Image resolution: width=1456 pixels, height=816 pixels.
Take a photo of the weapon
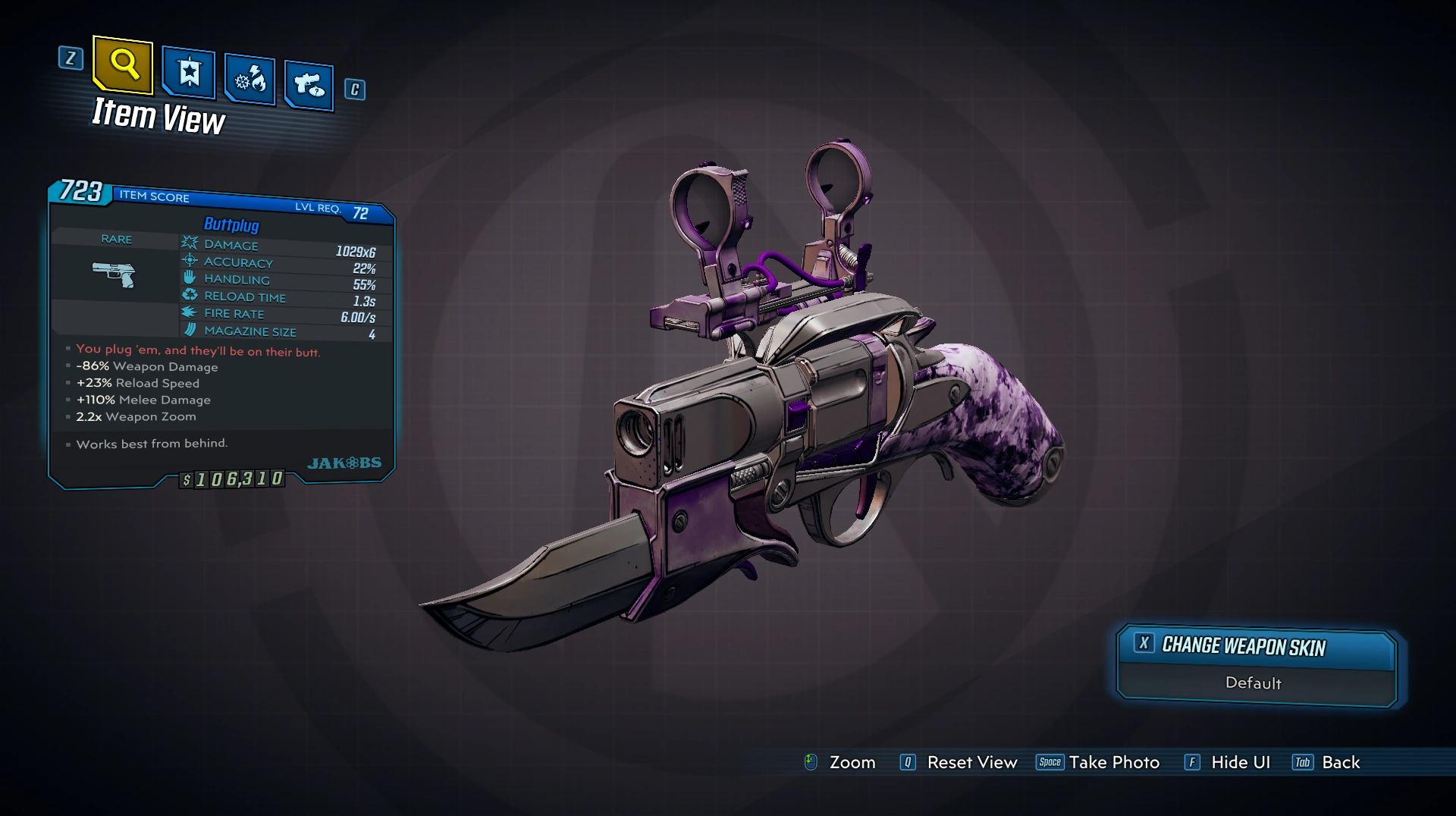pyautogui.click(x=1113, y=763)
